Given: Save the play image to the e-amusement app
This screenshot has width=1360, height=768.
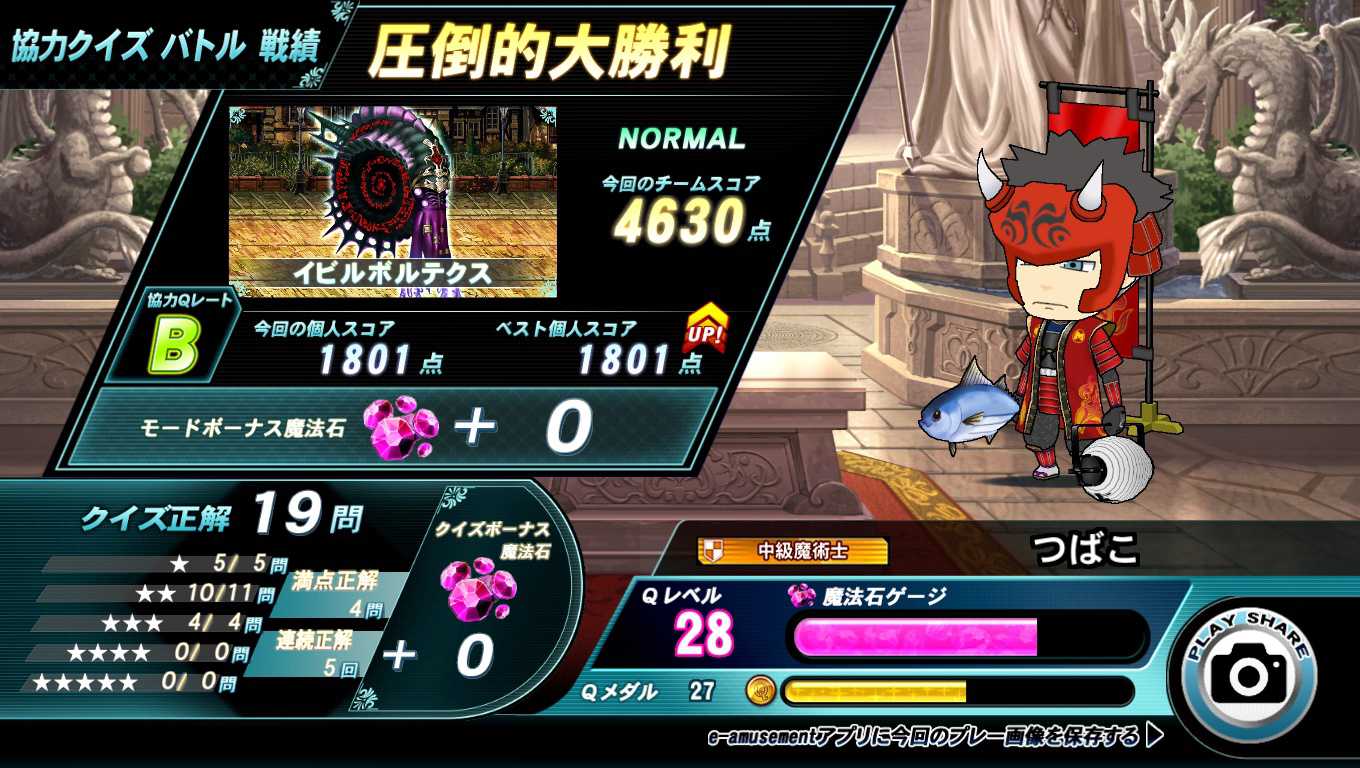Looking at the screenshot, I should pyautogui.click(x=934, y=737).
